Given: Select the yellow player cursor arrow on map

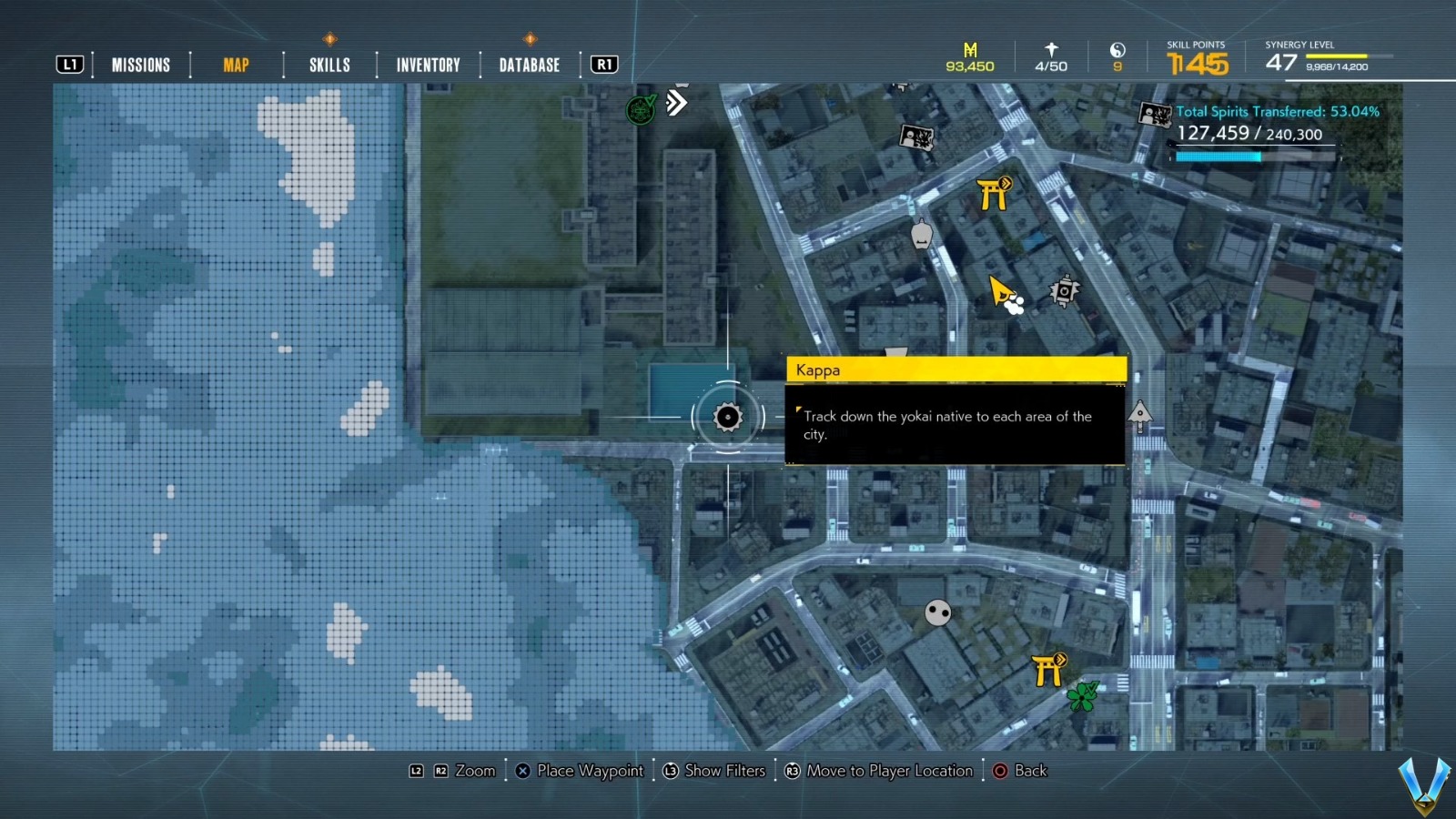Looking at the screenshot, I should 998,291.
